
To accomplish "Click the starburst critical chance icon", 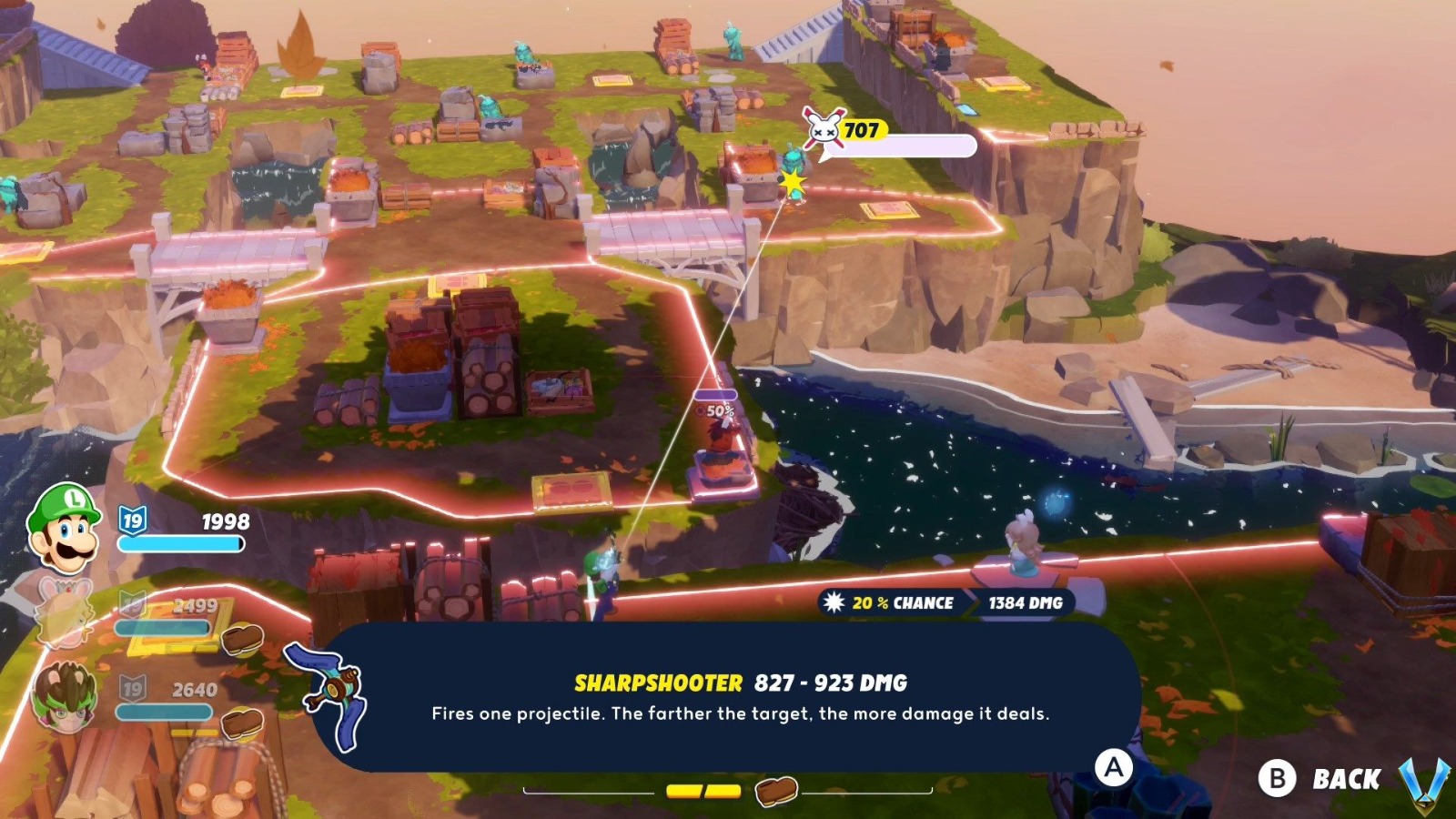I will (835, 602).
